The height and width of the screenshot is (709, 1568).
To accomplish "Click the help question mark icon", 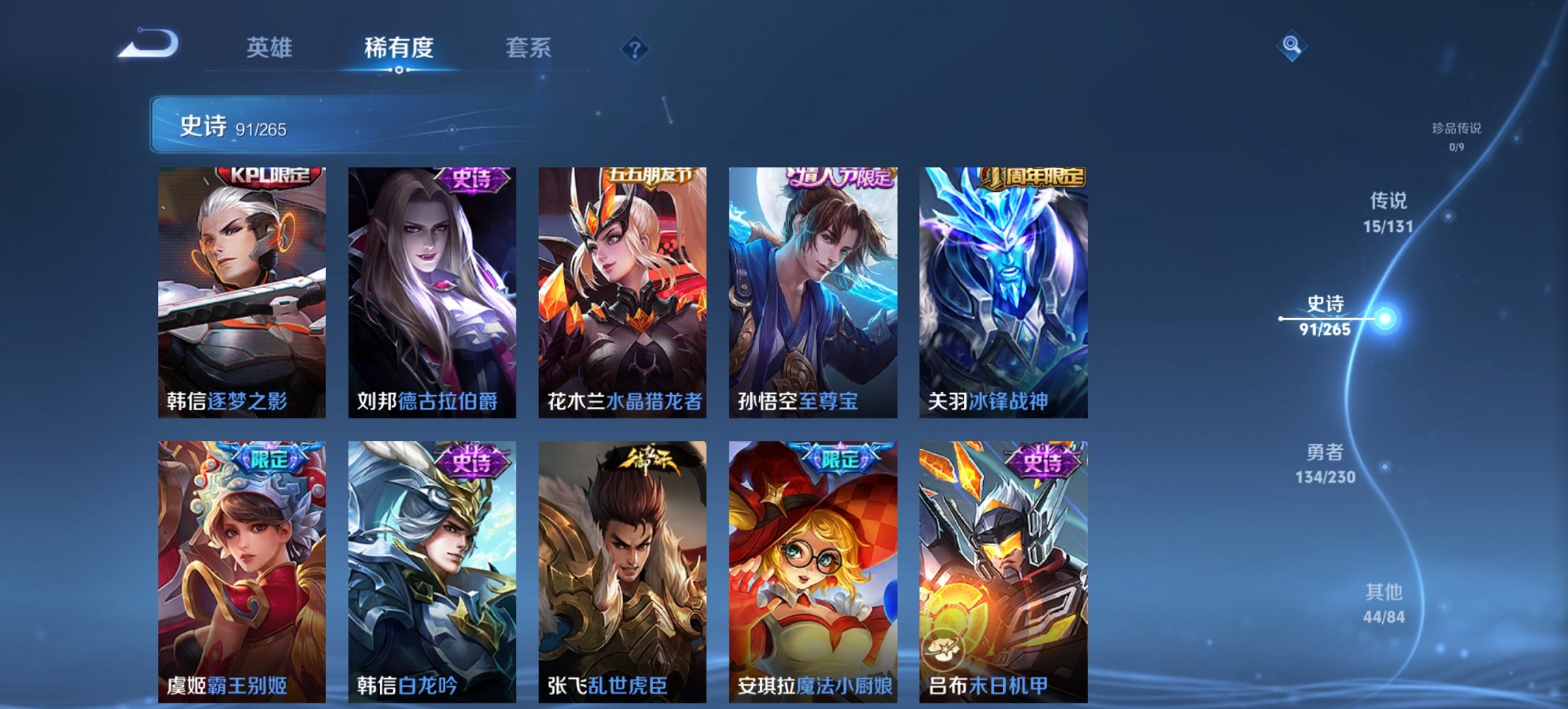I will tap(634, 49).
